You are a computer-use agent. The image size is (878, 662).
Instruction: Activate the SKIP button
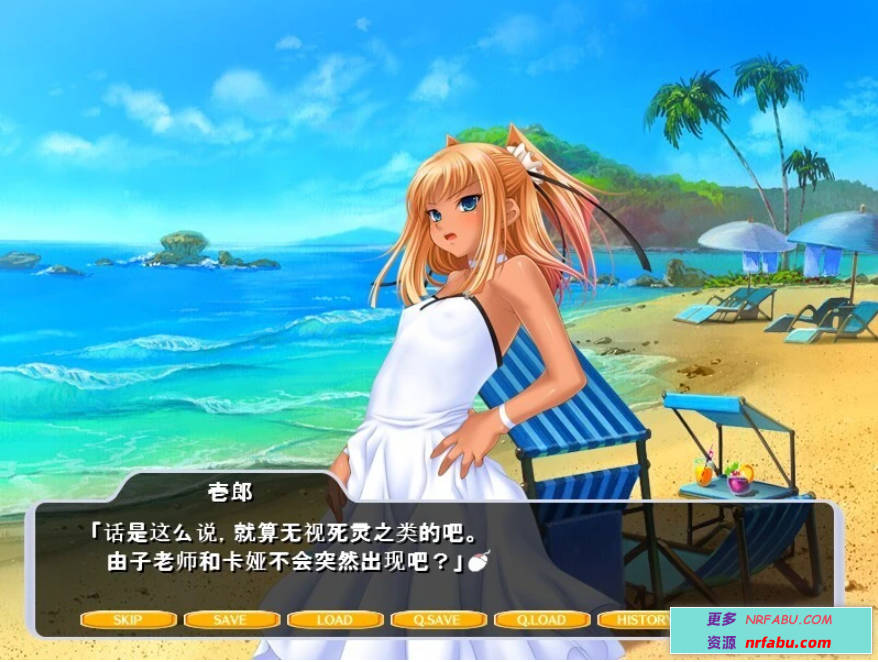(128, 620)
